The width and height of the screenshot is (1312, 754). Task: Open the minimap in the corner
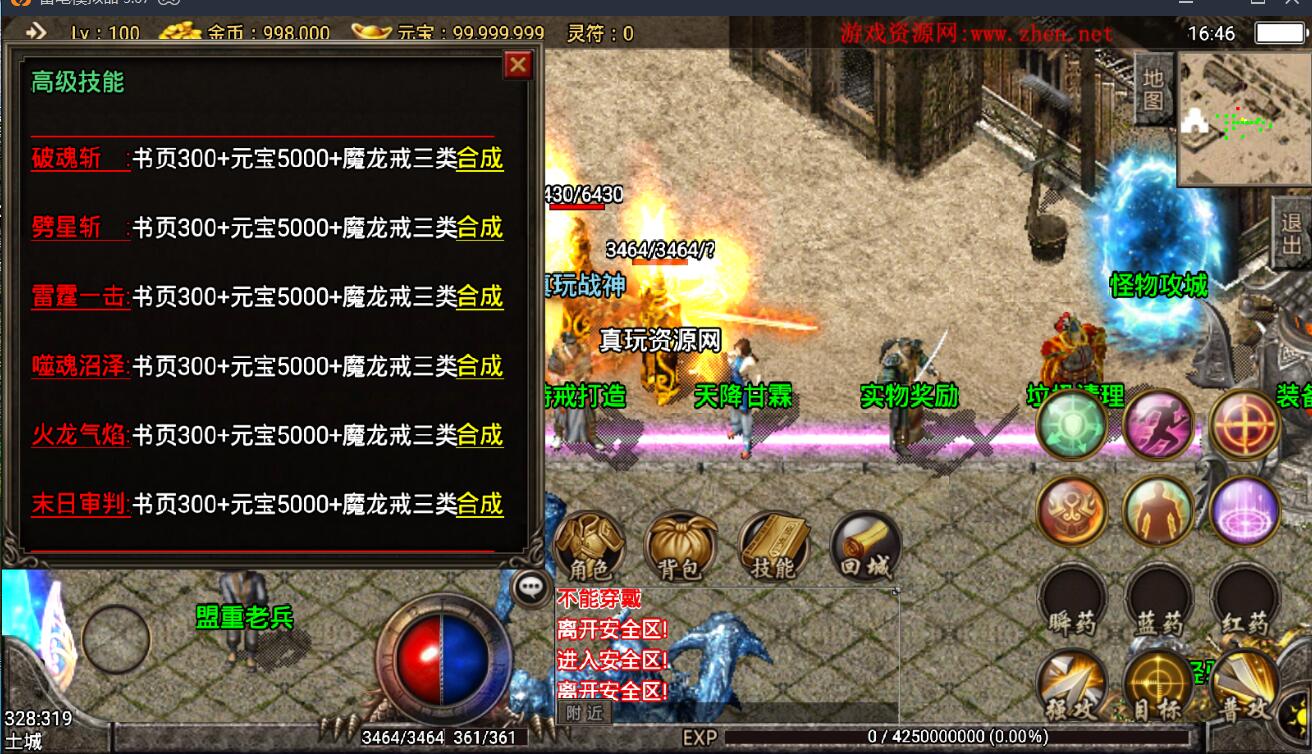[x=1243, y=119]
